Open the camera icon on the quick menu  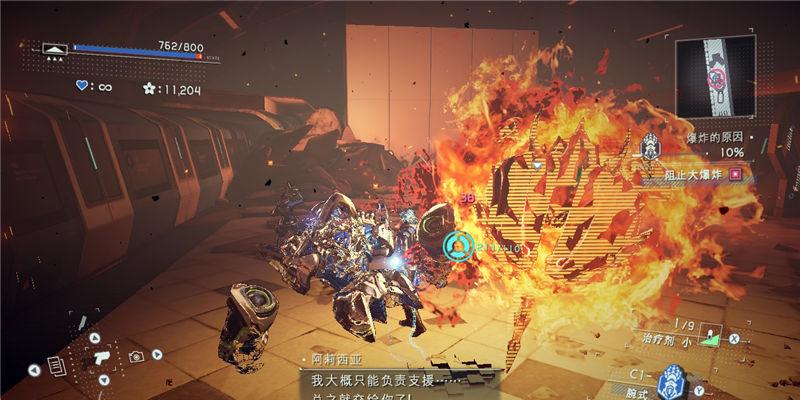[135, 355]
